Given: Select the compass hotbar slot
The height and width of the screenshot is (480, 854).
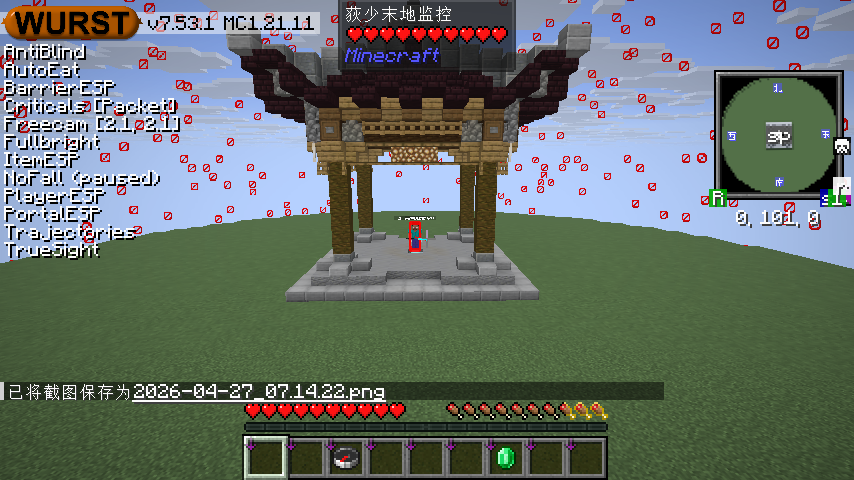Looking at the screenshot, I should (345, 458).
